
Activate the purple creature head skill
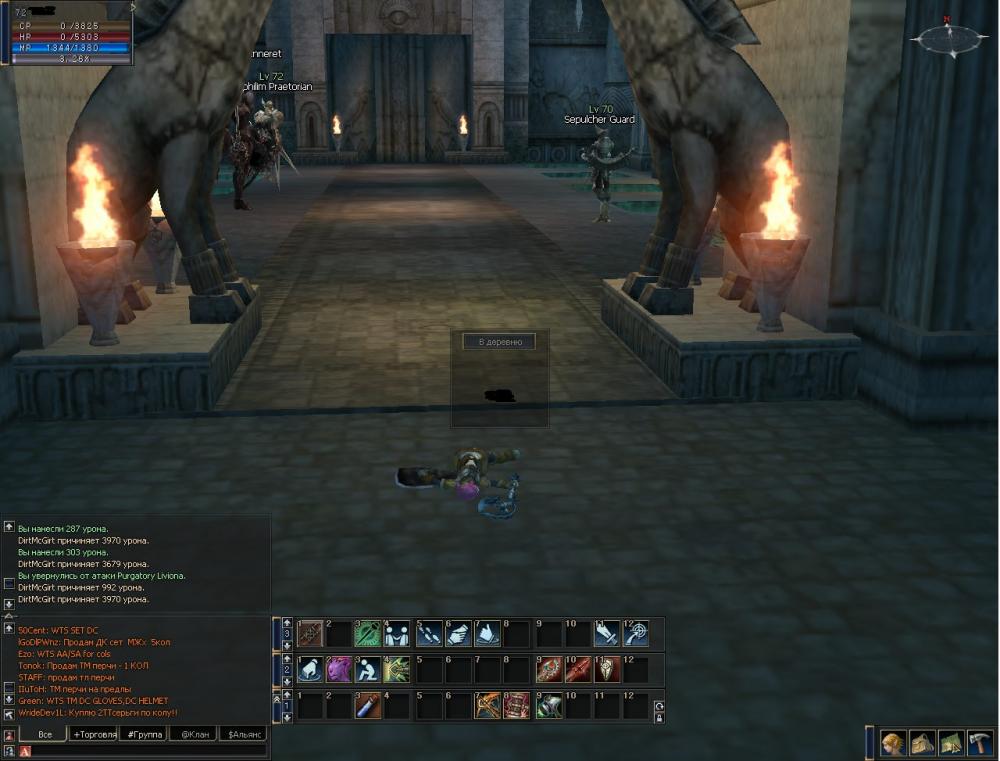[x=339, y=669]
